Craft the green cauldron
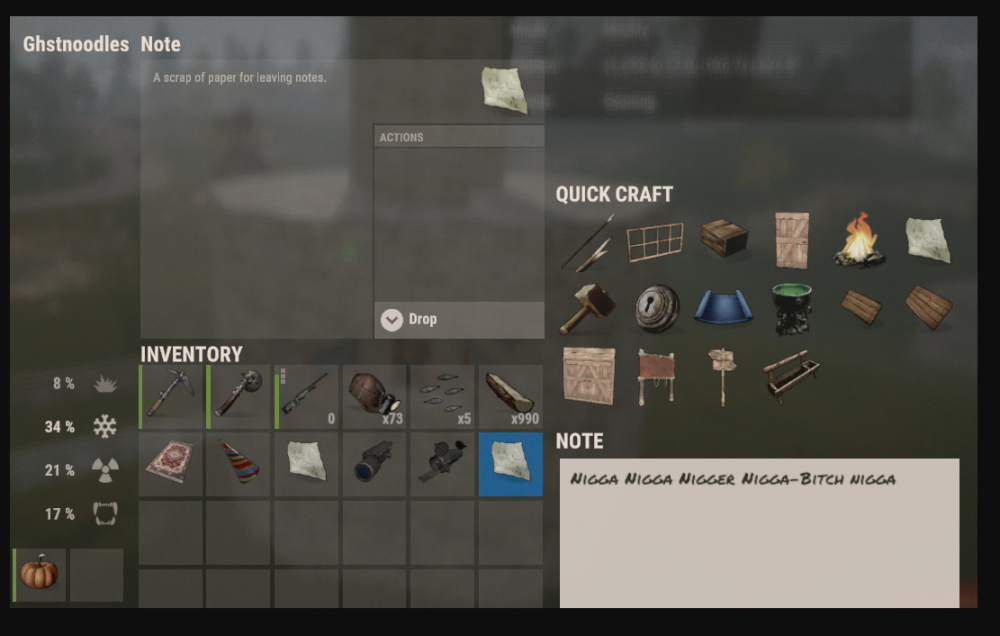1000x636 pixels. click(792, 308)
